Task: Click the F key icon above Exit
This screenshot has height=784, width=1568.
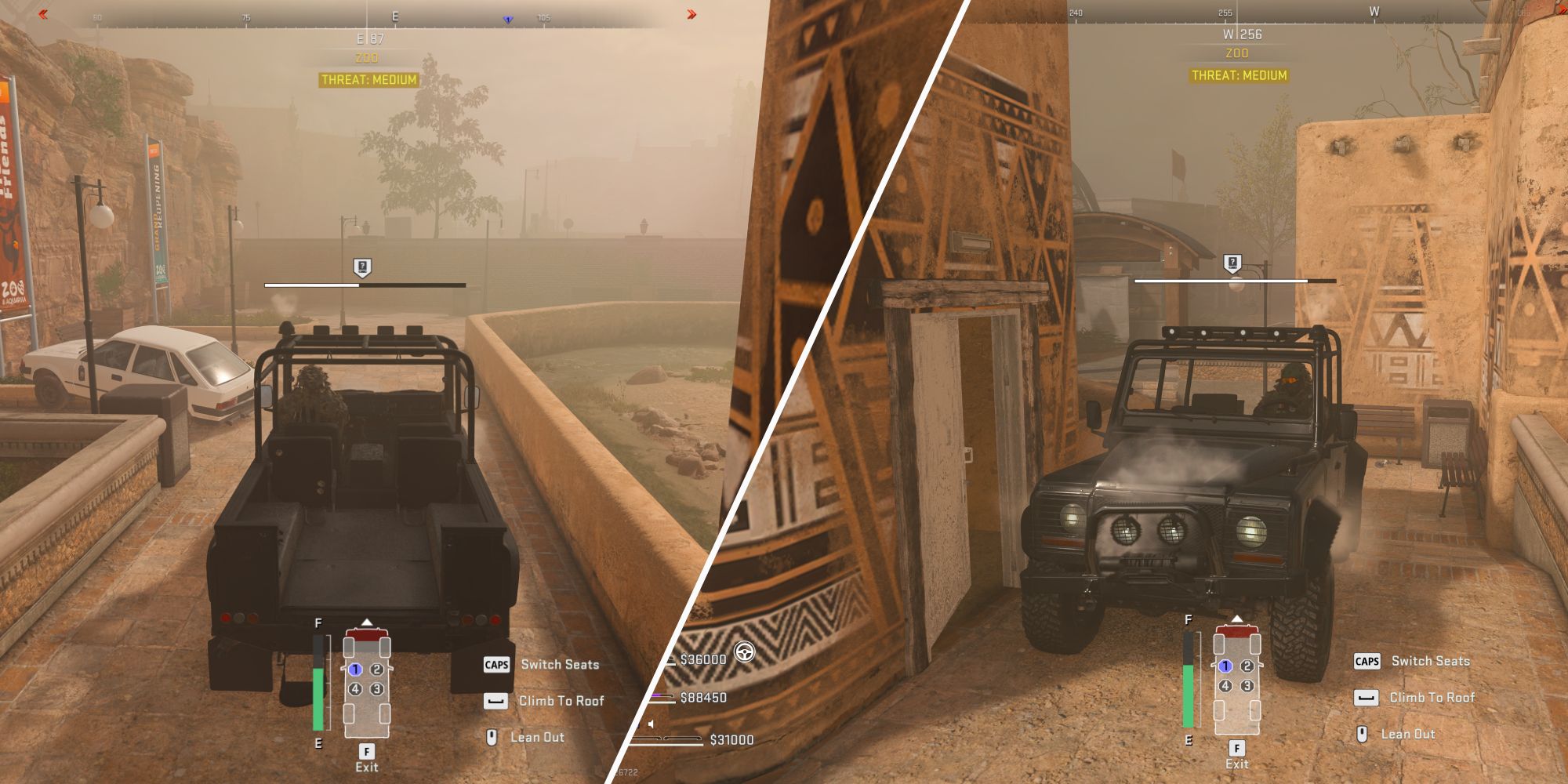Action: tap(366, 750)
